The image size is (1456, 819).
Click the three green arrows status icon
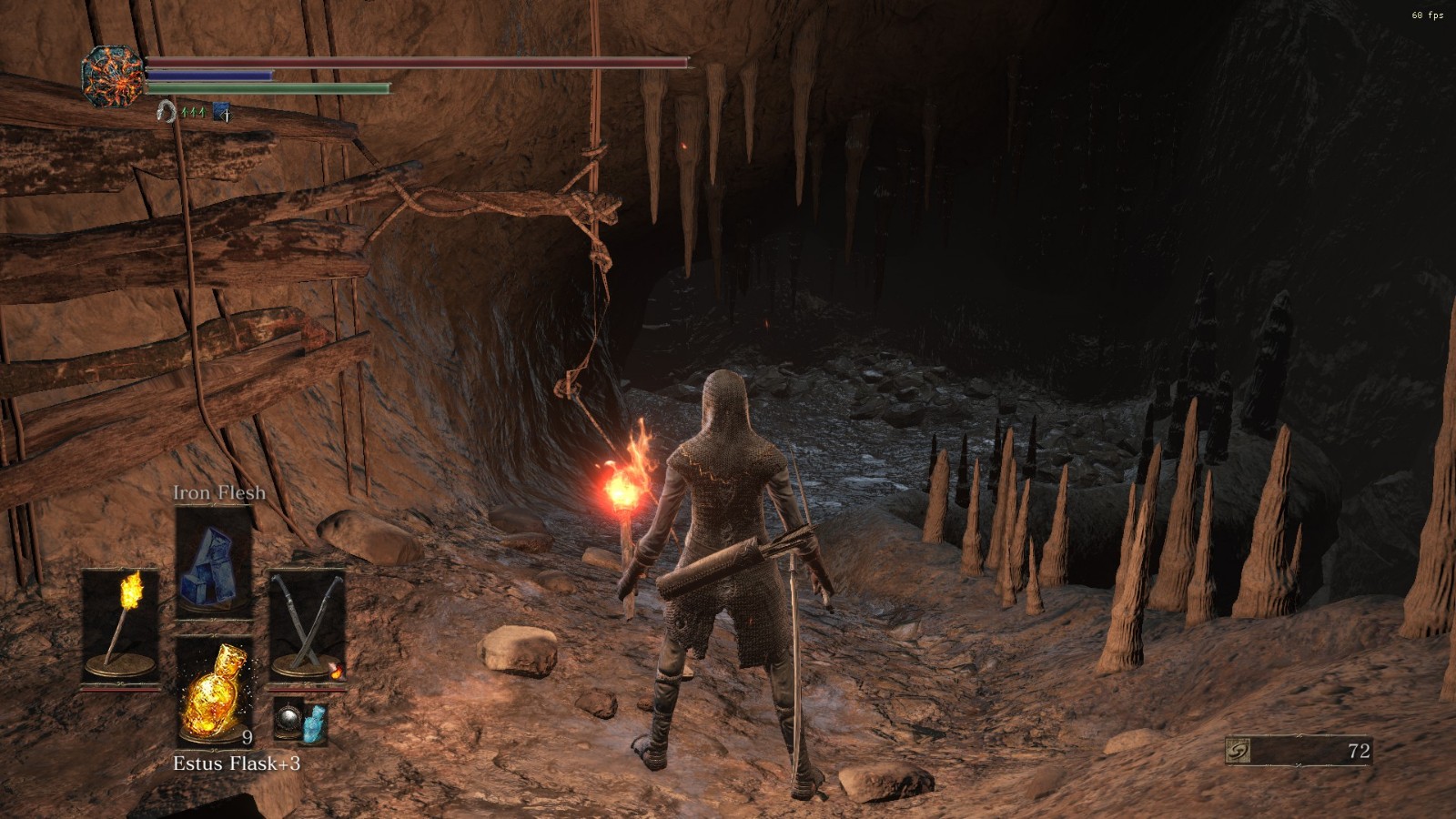coord(193,112)
